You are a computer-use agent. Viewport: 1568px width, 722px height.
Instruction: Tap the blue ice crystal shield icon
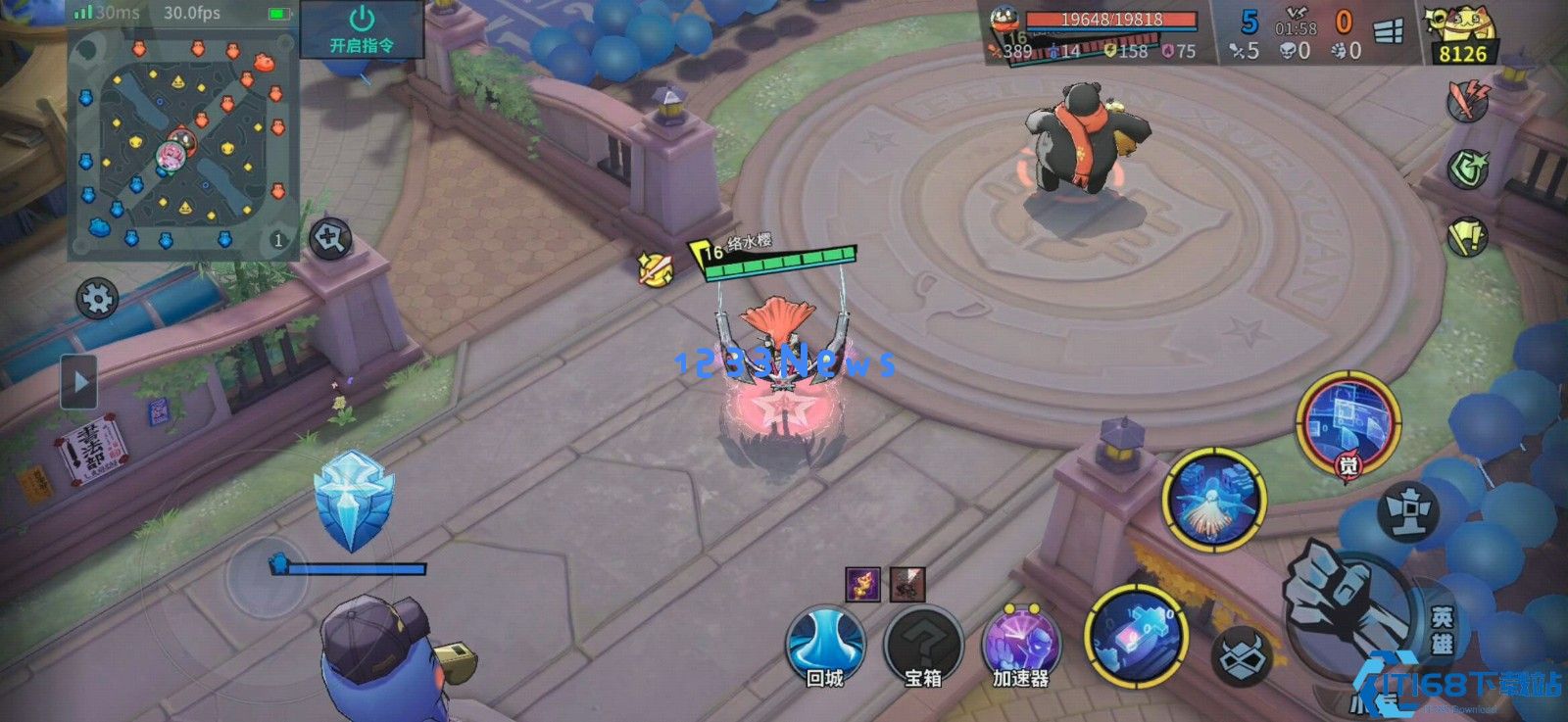(x=353, y=500)
